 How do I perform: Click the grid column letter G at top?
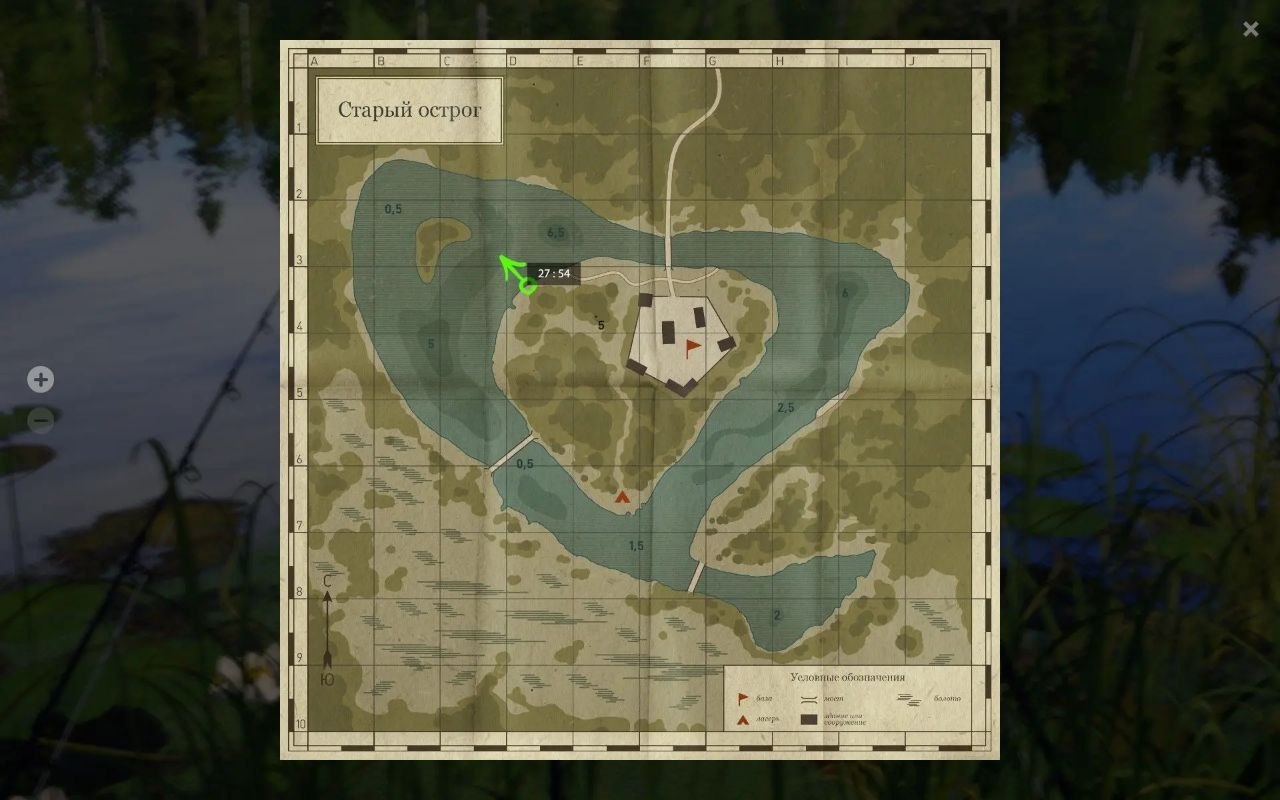tap(711, 59)
